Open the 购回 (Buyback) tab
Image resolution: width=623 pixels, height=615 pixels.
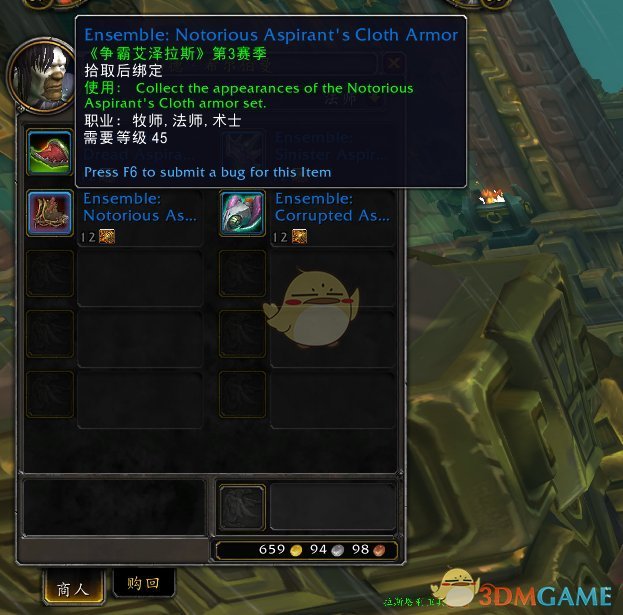click(144, 583)
